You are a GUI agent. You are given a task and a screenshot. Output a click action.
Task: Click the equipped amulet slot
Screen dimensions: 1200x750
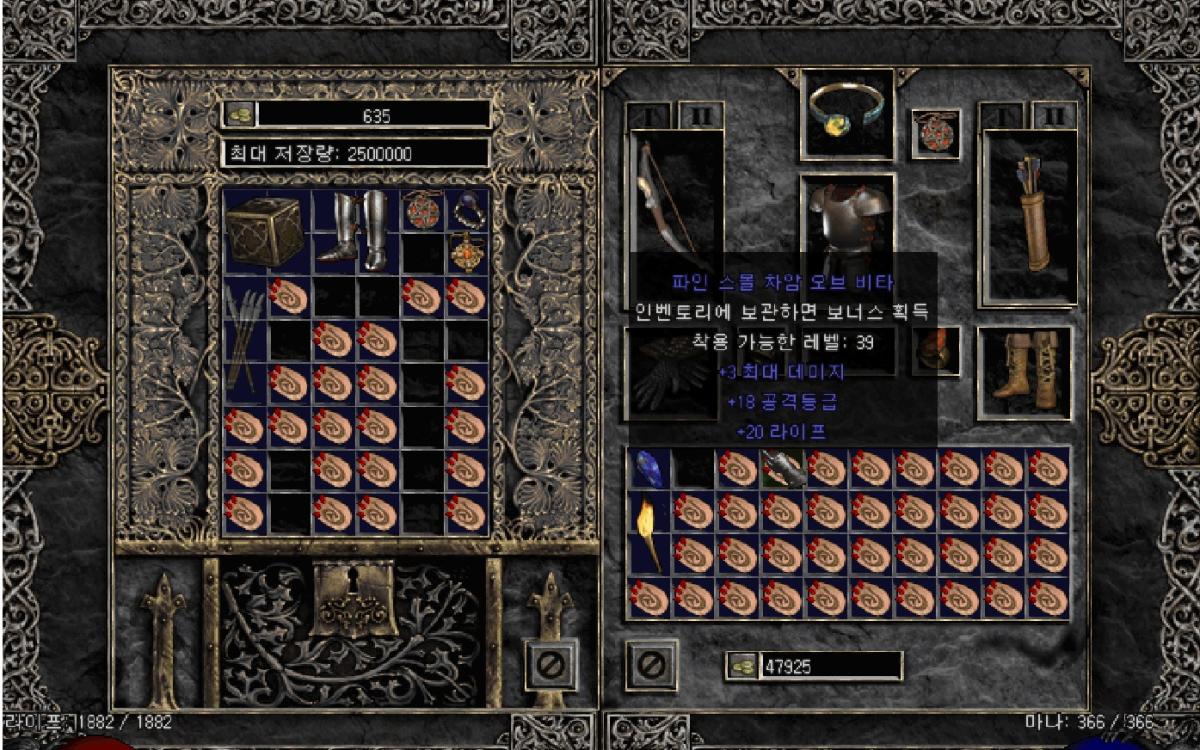(935, 134)
